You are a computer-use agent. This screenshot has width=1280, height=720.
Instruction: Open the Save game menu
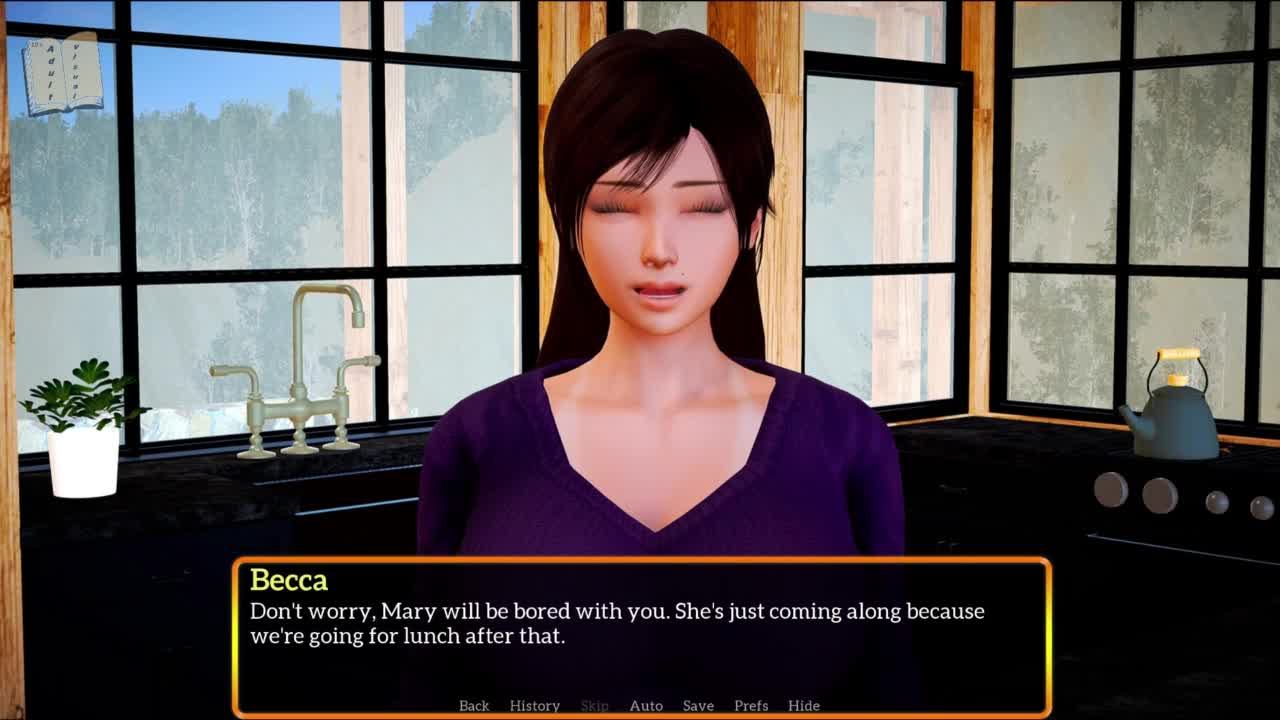[698, 705]
